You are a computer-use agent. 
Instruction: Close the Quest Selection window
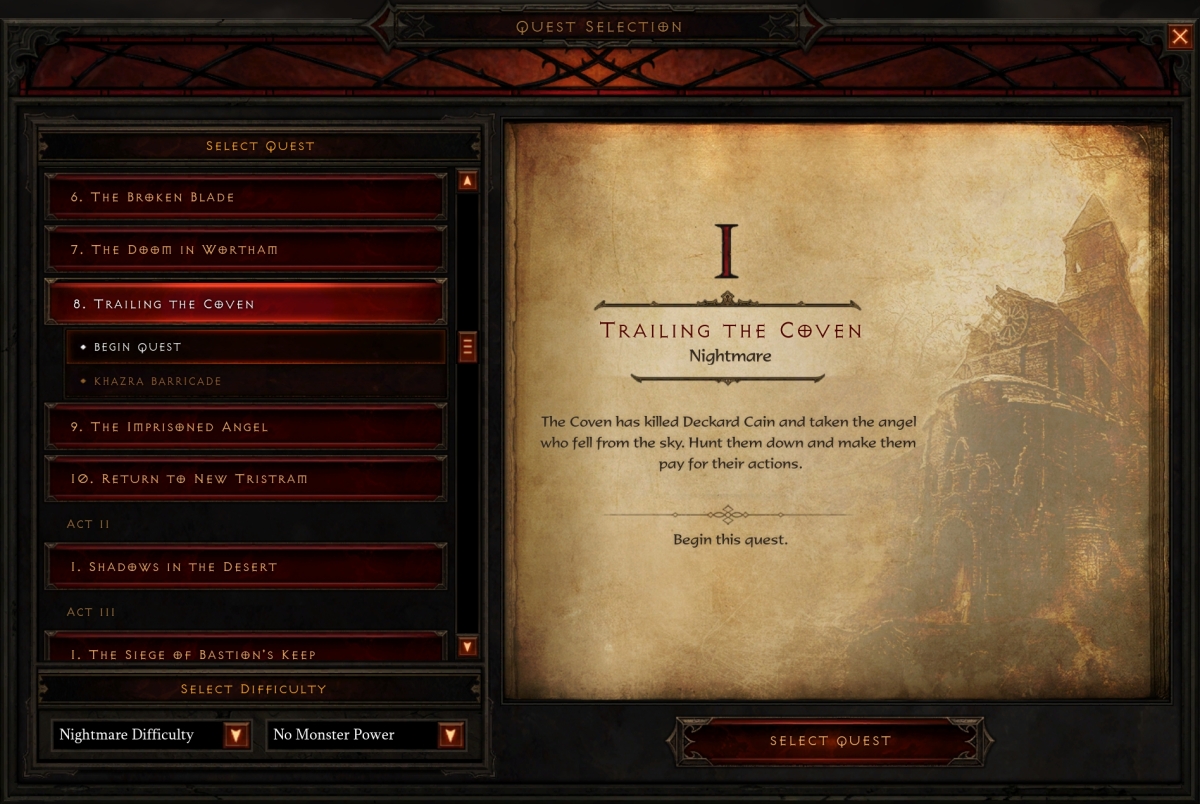(x=1179, y=38)
